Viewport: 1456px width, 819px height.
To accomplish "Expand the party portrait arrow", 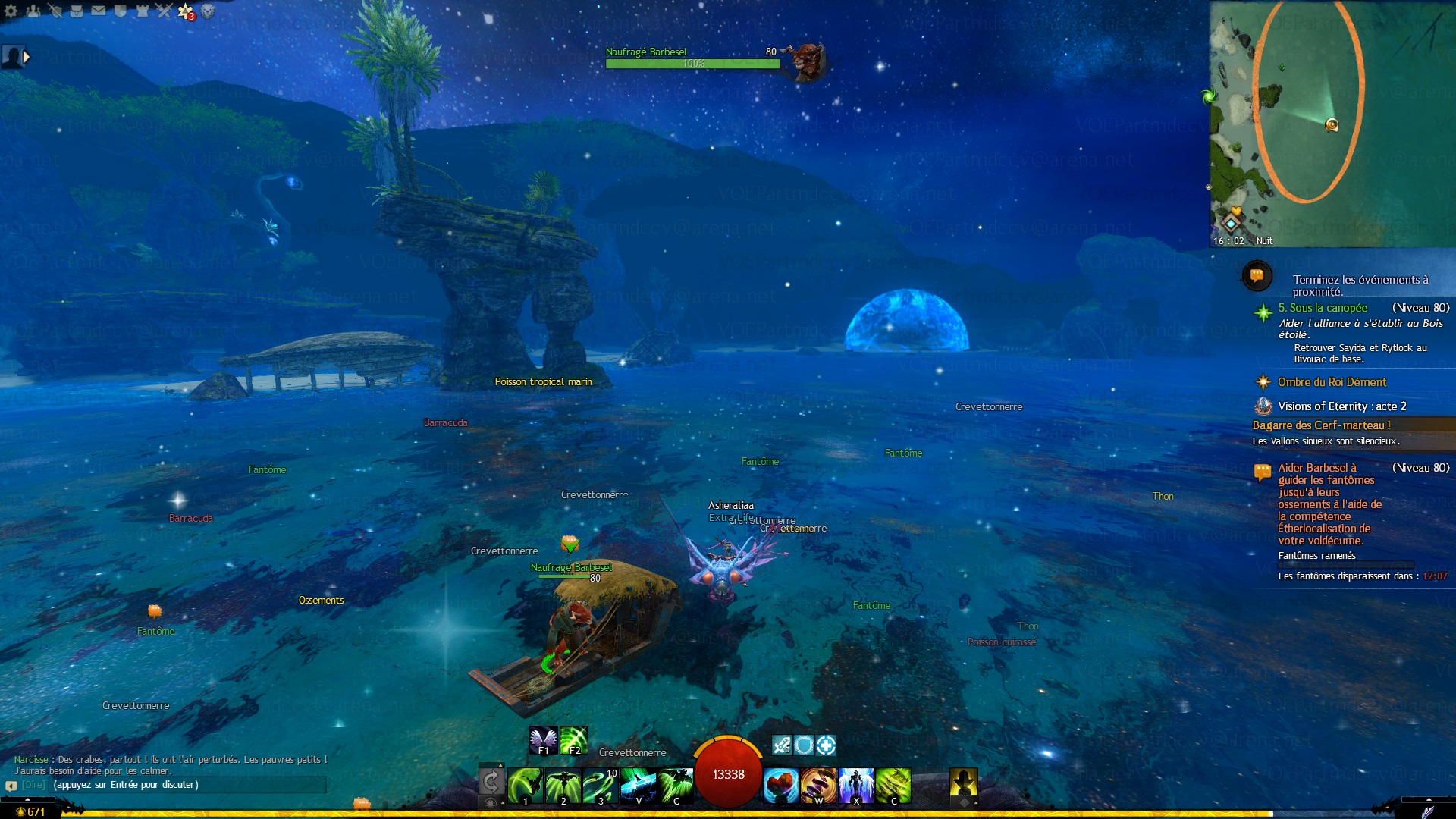I will point(27,57).
